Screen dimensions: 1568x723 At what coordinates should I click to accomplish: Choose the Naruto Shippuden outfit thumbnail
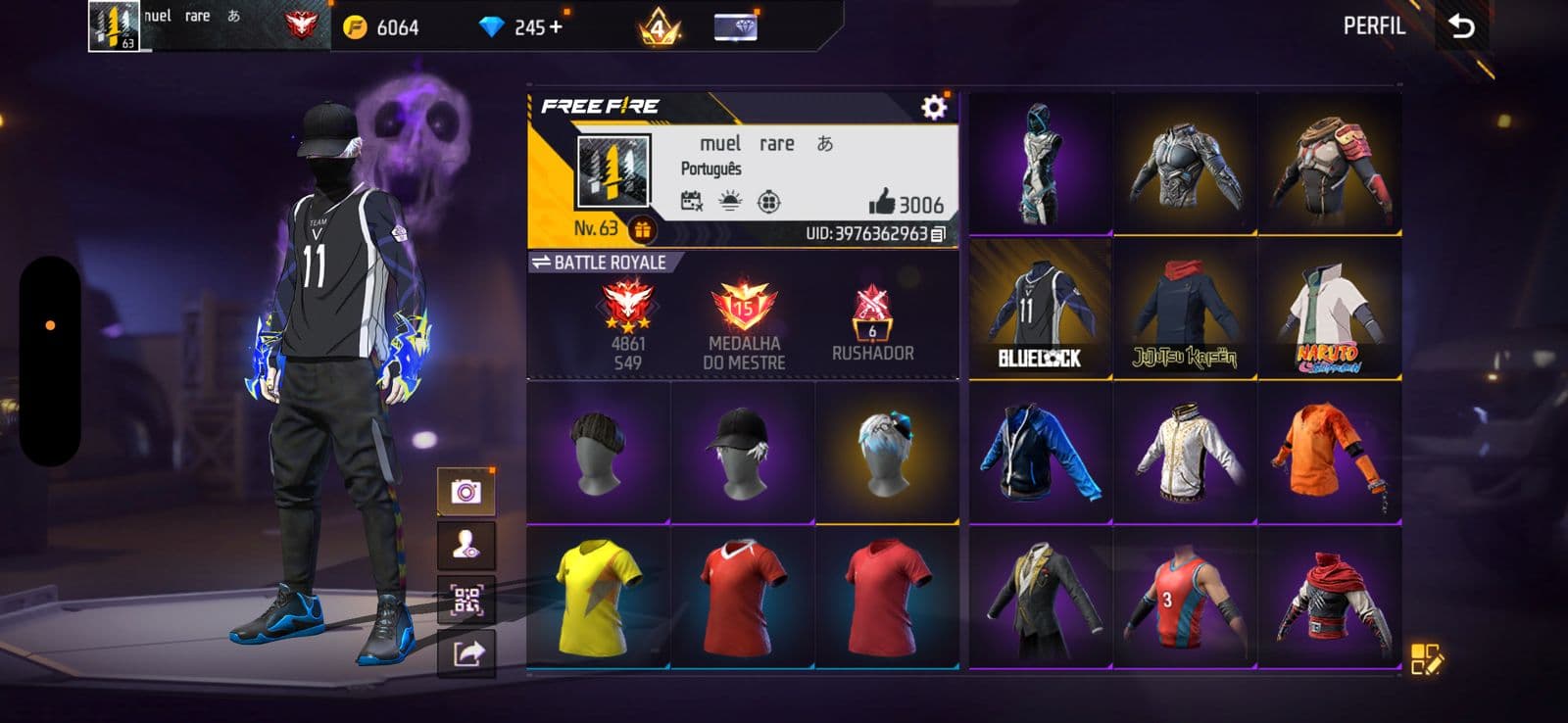pos(1329,309)
